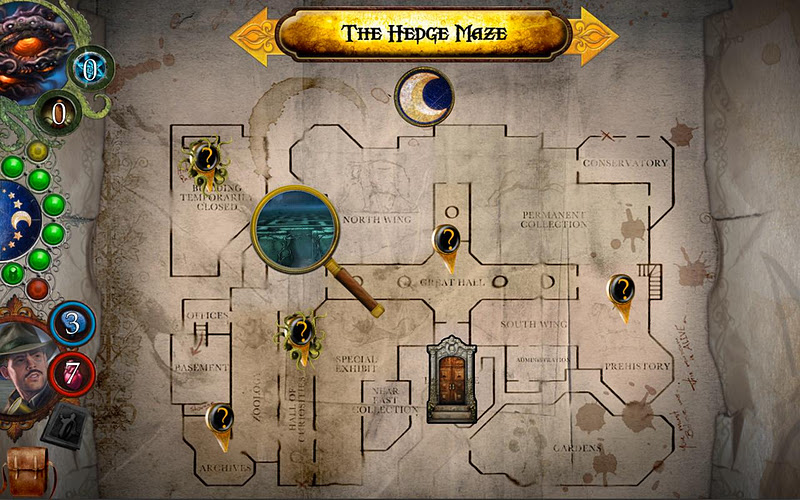This screenshot has width=800, height=500.
Task: Select the mystery marker near Great Hall
Action: [x=448, y=242]
